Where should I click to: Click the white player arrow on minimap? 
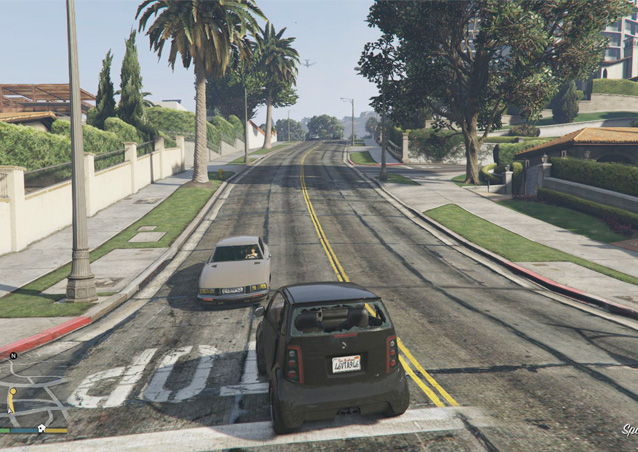click(x=10, y=411)
